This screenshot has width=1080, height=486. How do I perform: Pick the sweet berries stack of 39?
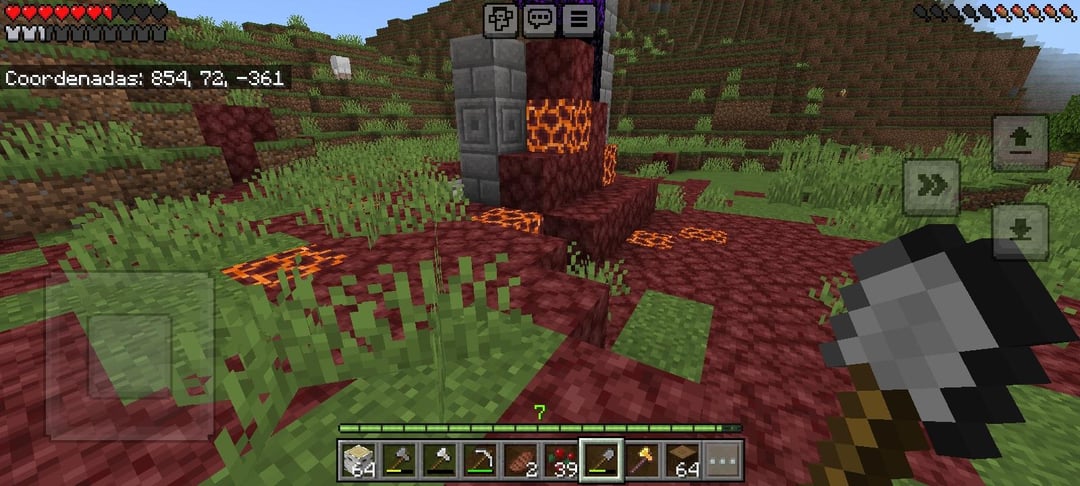pyautogui.click(x=560, y=461)
